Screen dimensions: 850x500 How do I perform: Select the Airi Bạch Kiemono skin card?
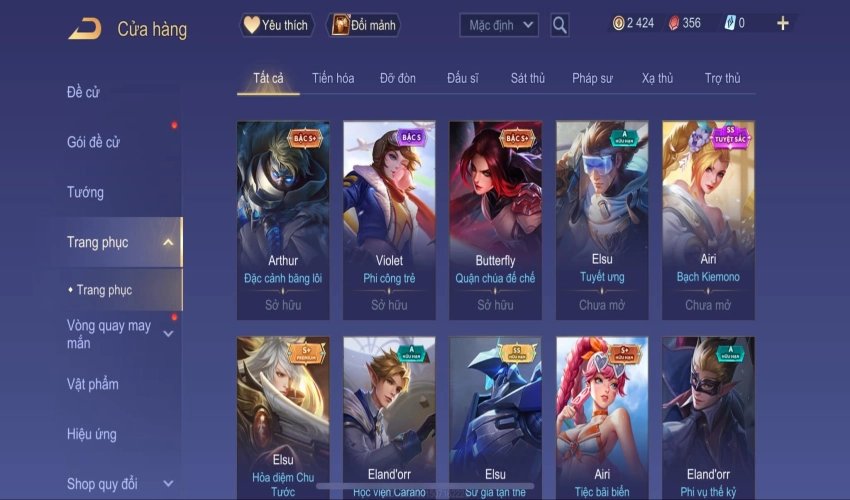(x=708, y=218)
